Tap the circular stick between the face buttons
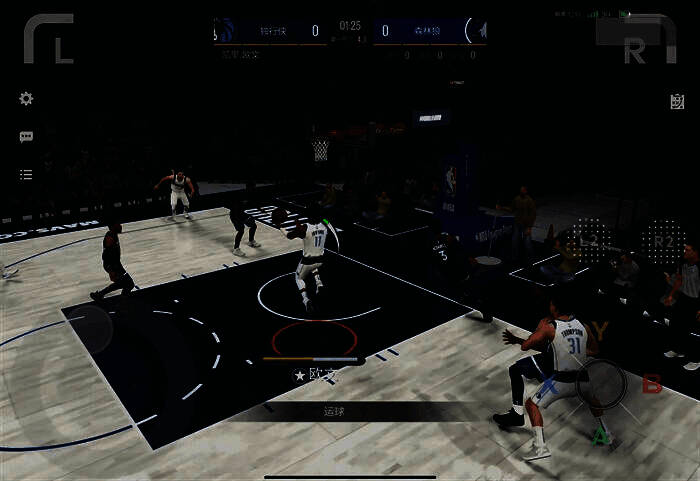Viewport: 700px width, 481px height. (600, 383)
